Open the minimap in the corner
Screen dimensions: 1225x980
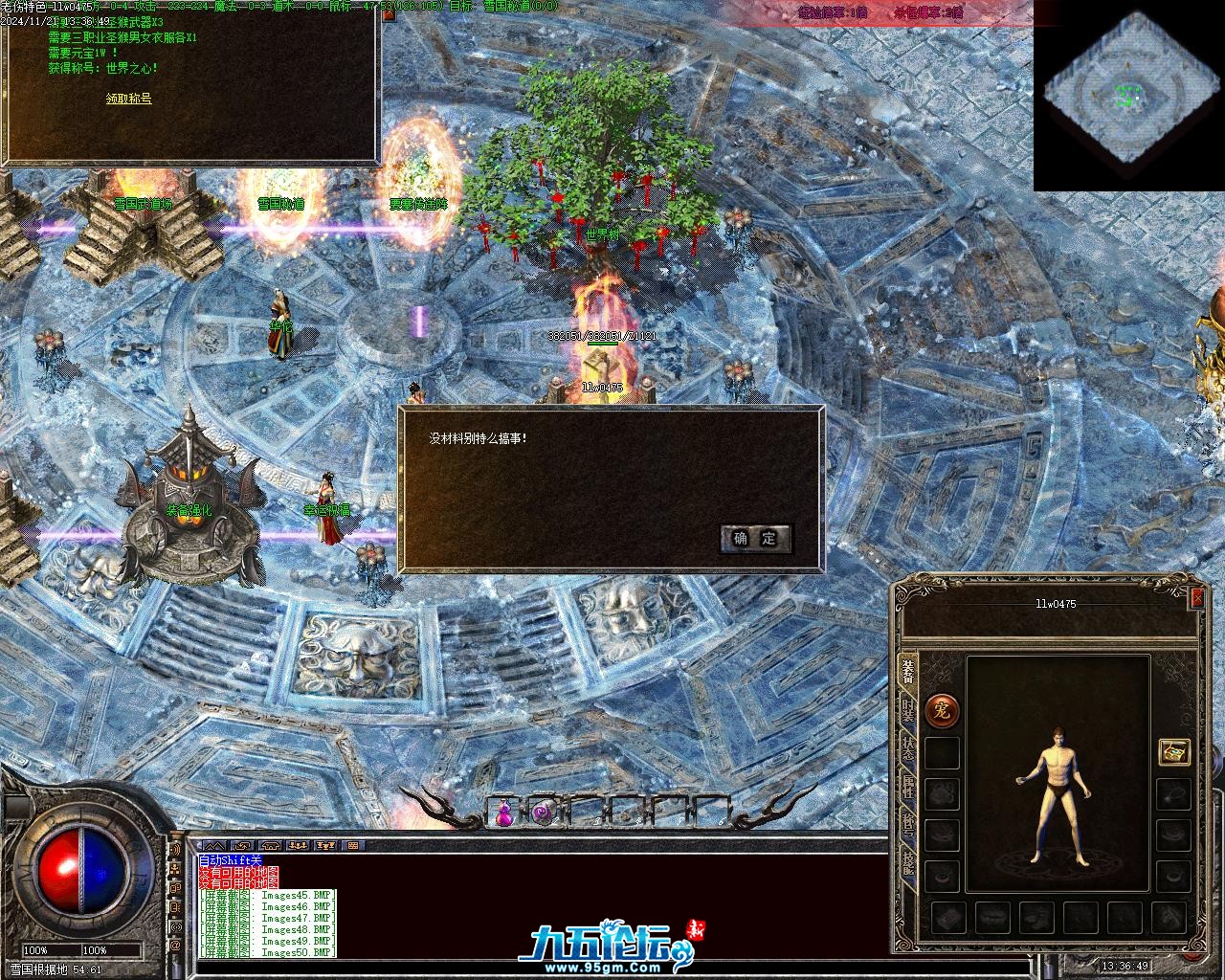(1128, 96)
